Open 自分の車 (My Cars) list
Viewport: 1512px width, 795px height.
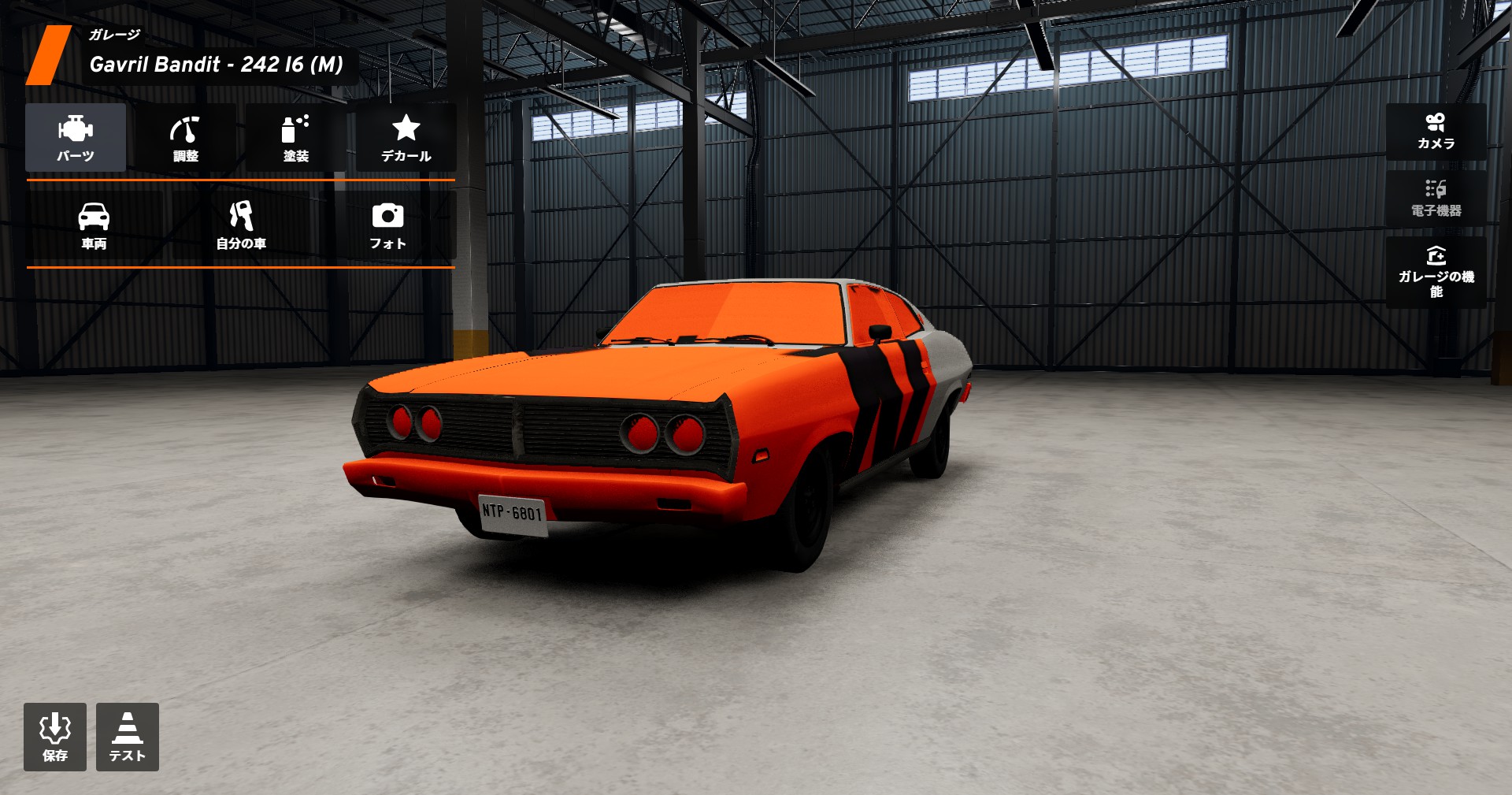pyautogui.click(x=241, y=225)
